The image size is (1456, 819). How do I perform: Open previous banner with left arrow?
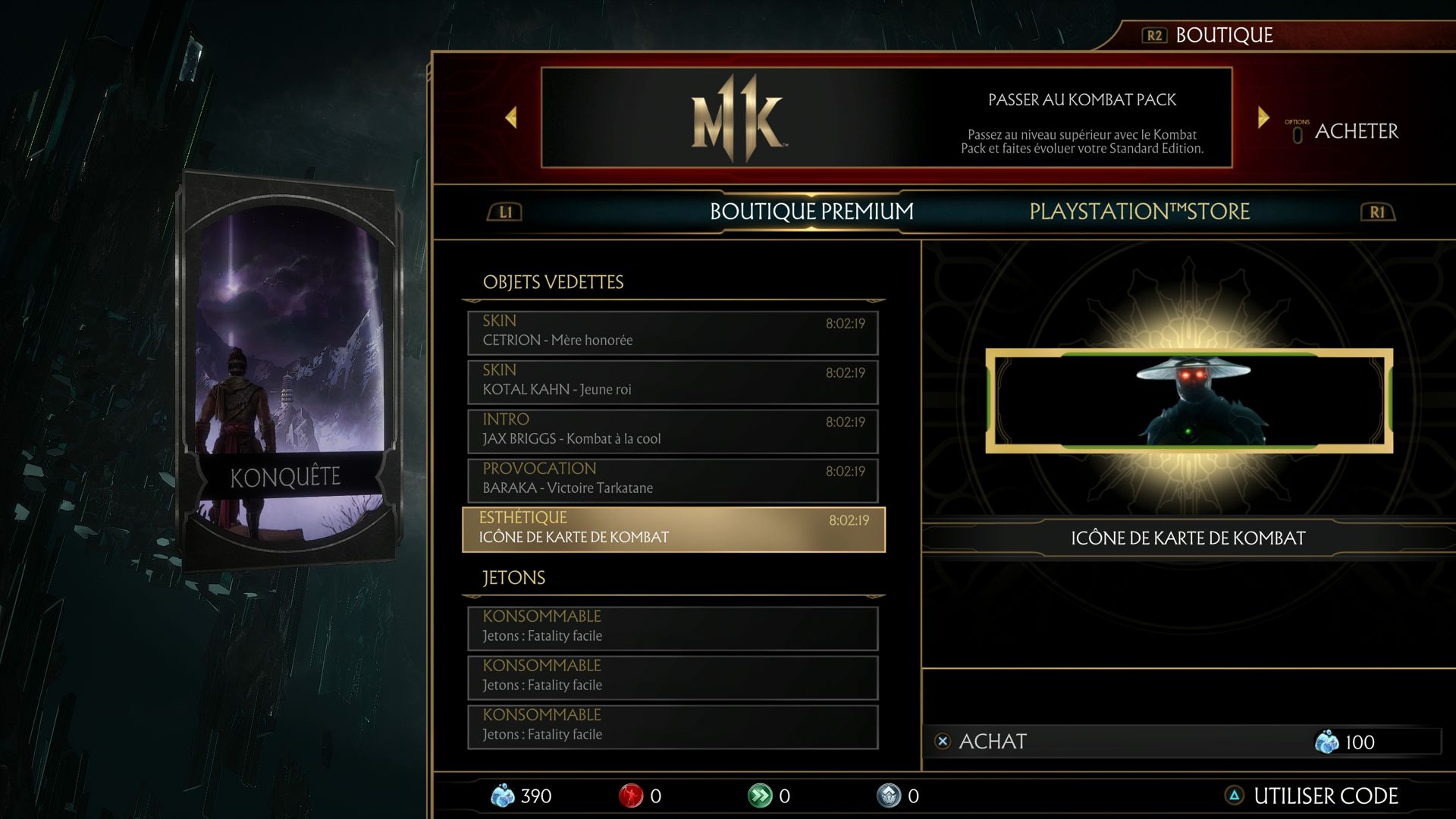tap(511, 116)
